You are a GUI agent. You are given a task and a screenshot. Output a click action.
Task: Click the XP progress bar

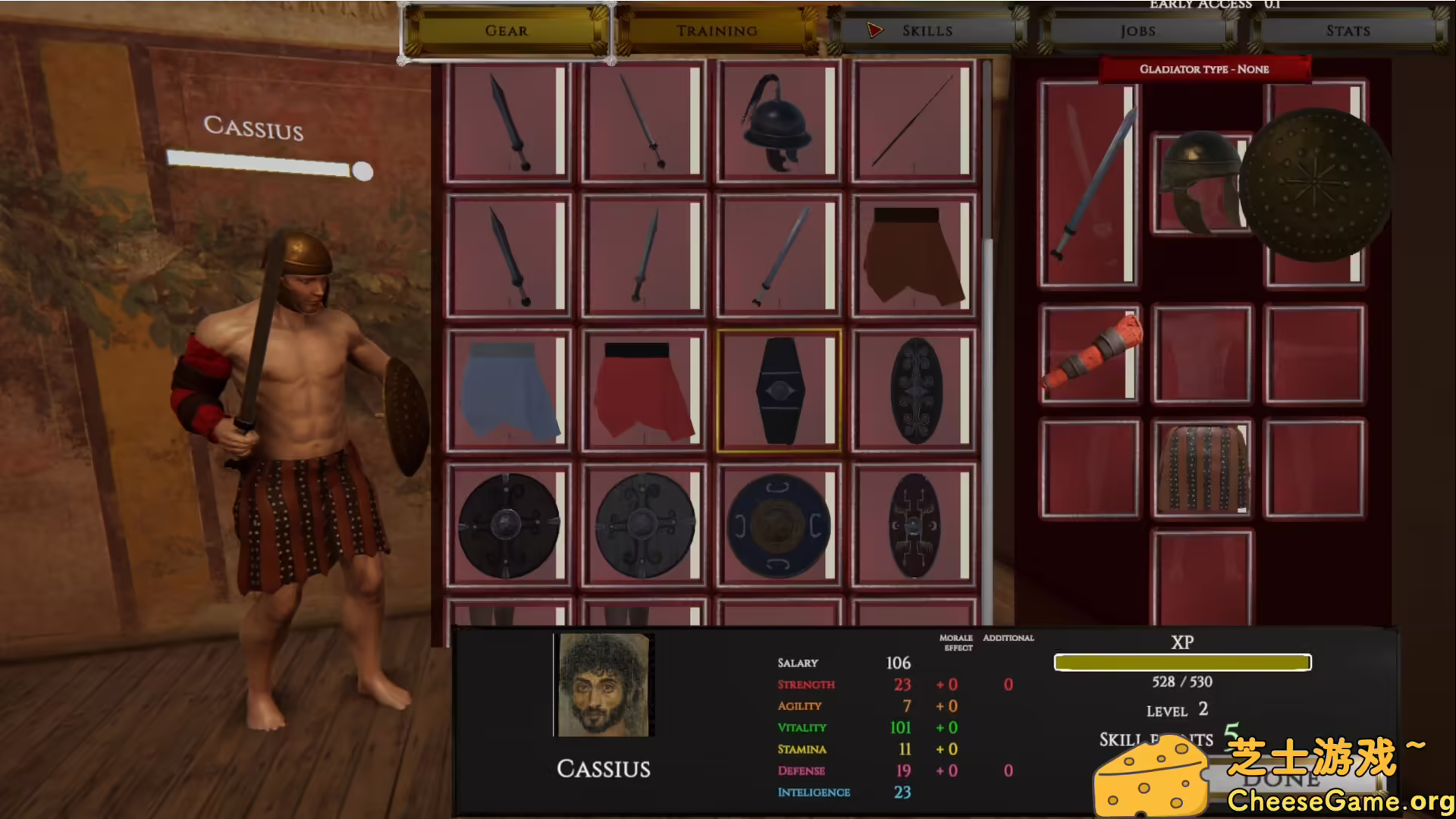(1181, 662)
